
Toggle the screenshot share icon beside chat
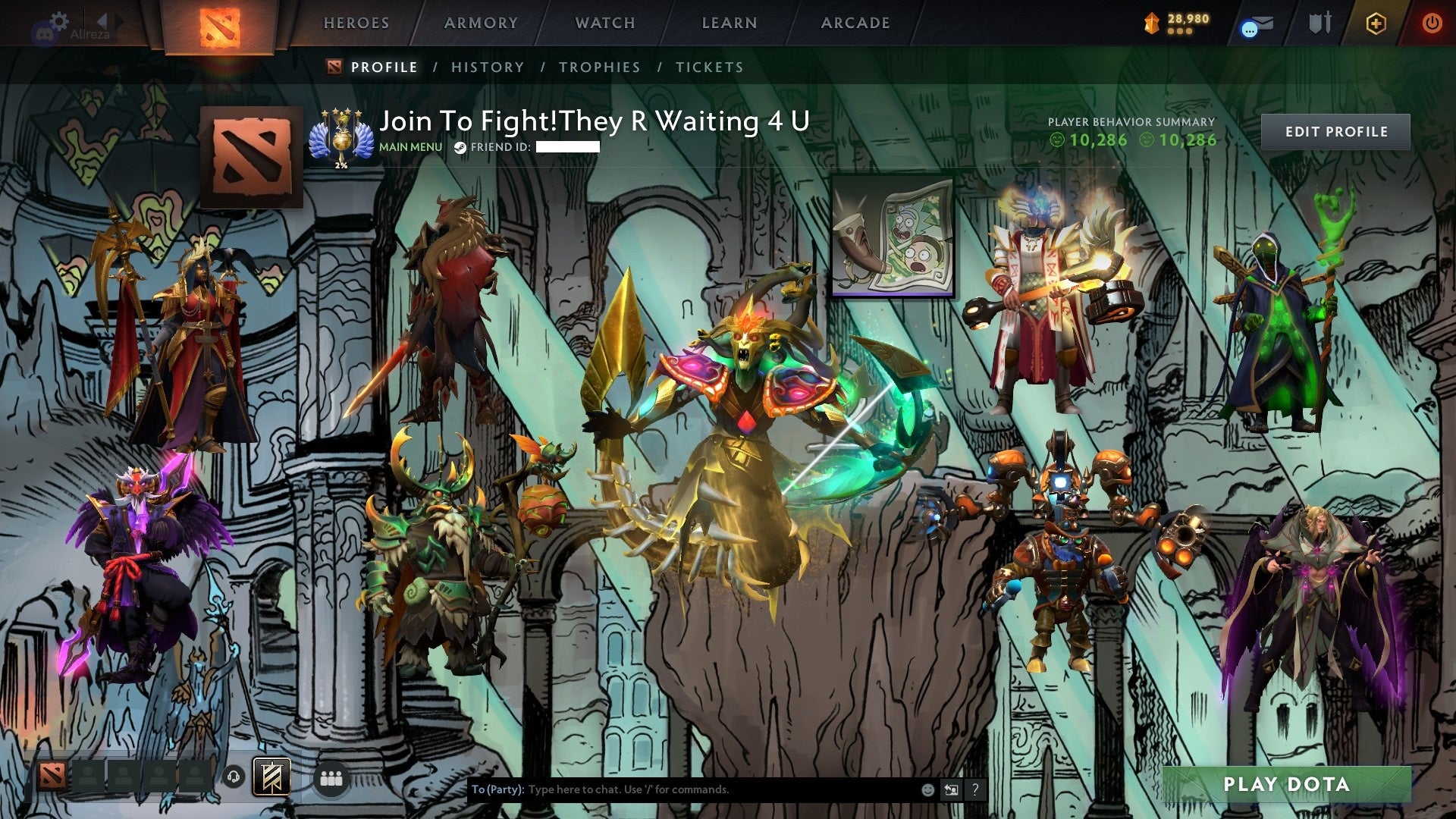(950, 789)
